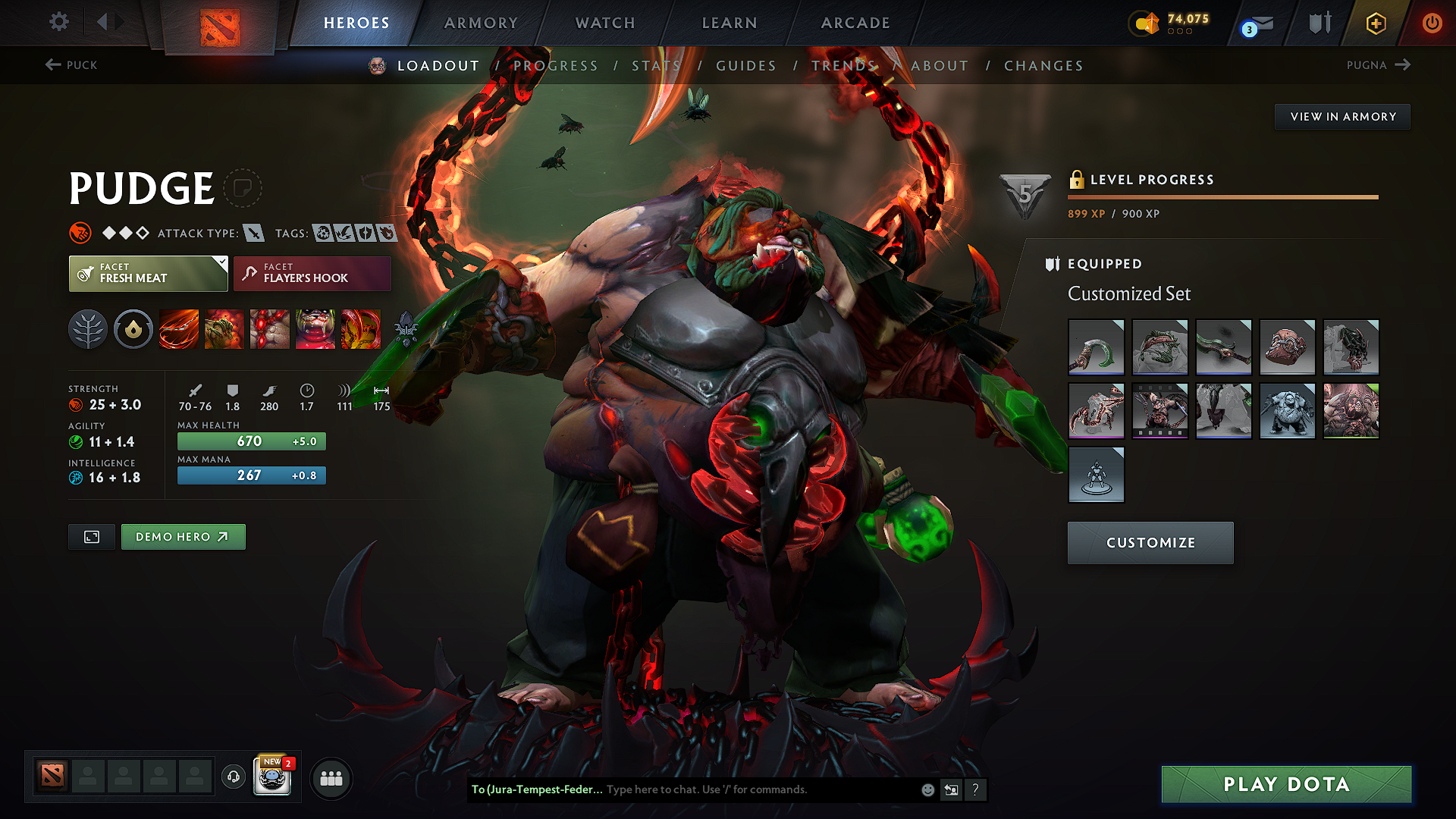The image size is (1456, 819).
Task: Open Pudge's talent tree icon
Action: pyautogui.click(x=88, y=329)
